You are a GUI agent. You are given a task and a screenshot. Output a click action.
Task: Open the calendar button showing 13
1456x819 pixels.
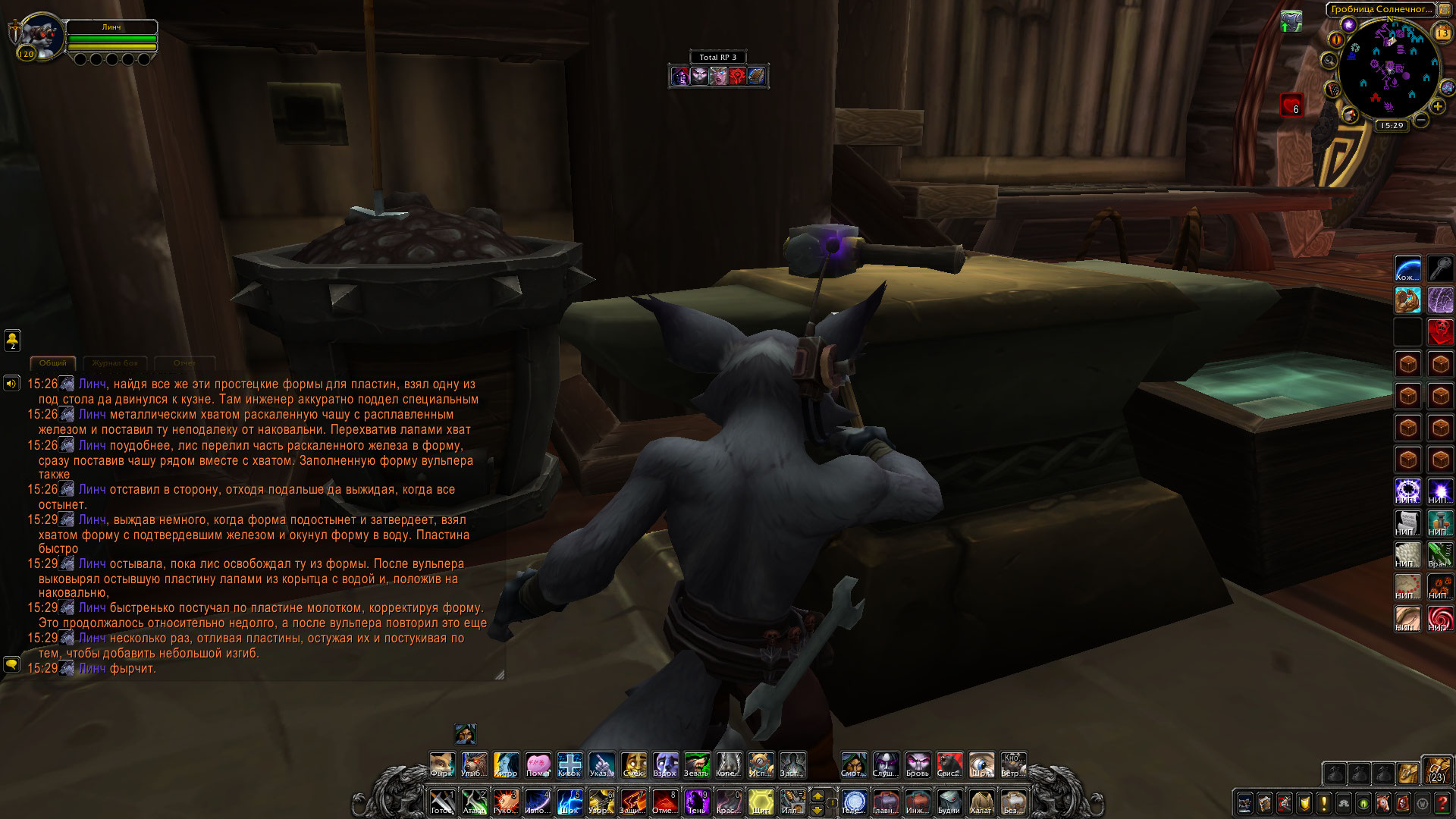pos(1442,33)
